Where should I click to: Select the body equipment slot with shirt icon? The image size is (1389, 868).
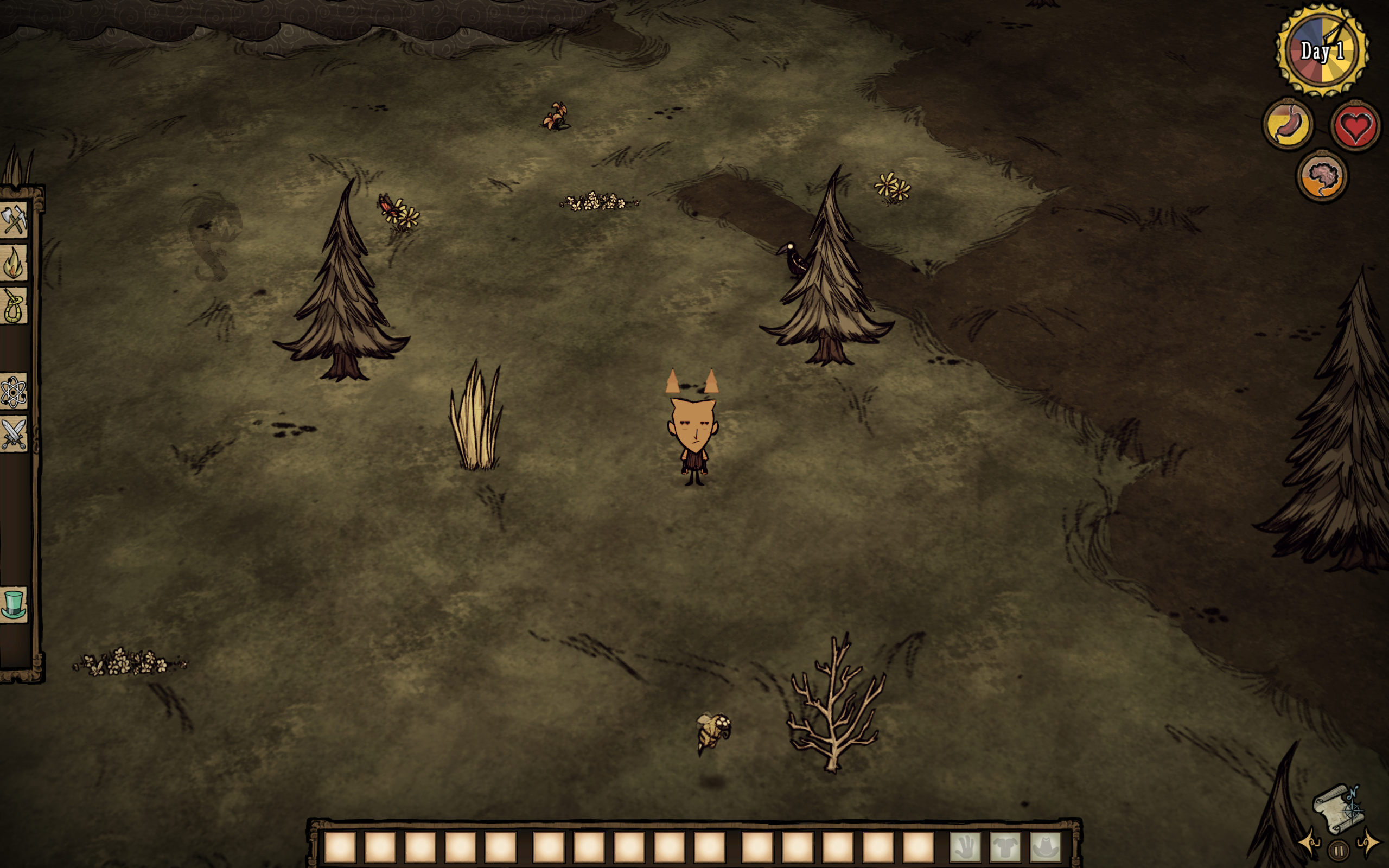(x=1005, y=847)
